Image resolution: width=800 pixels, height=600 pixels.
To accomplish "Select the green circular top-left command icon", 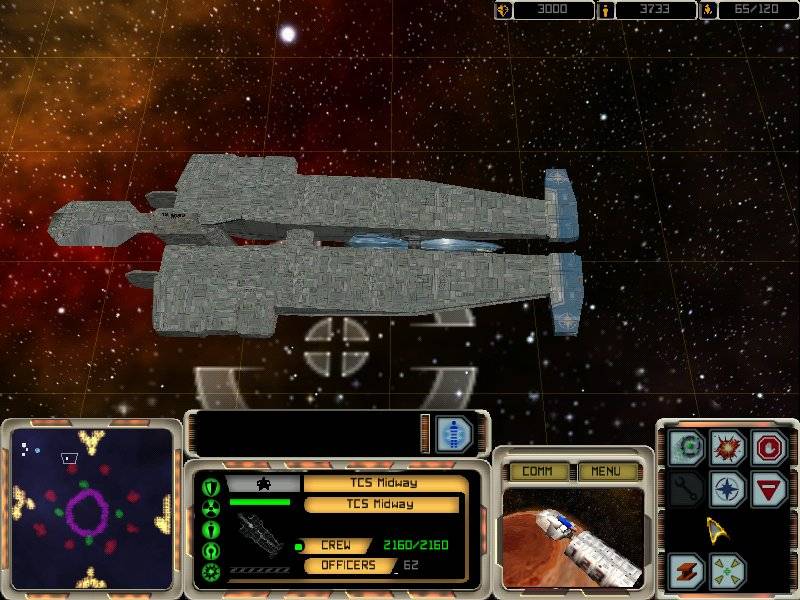I will pyautogui.click(x=687, y=447).
